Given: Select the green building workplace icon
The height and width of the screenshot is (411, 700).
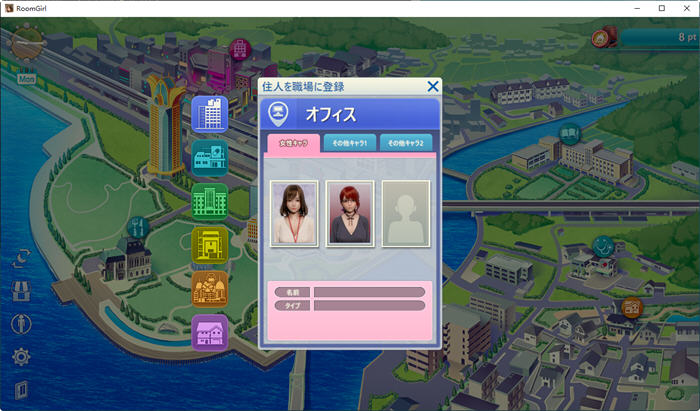Looking at the screenshot, I should click(210, 201).
